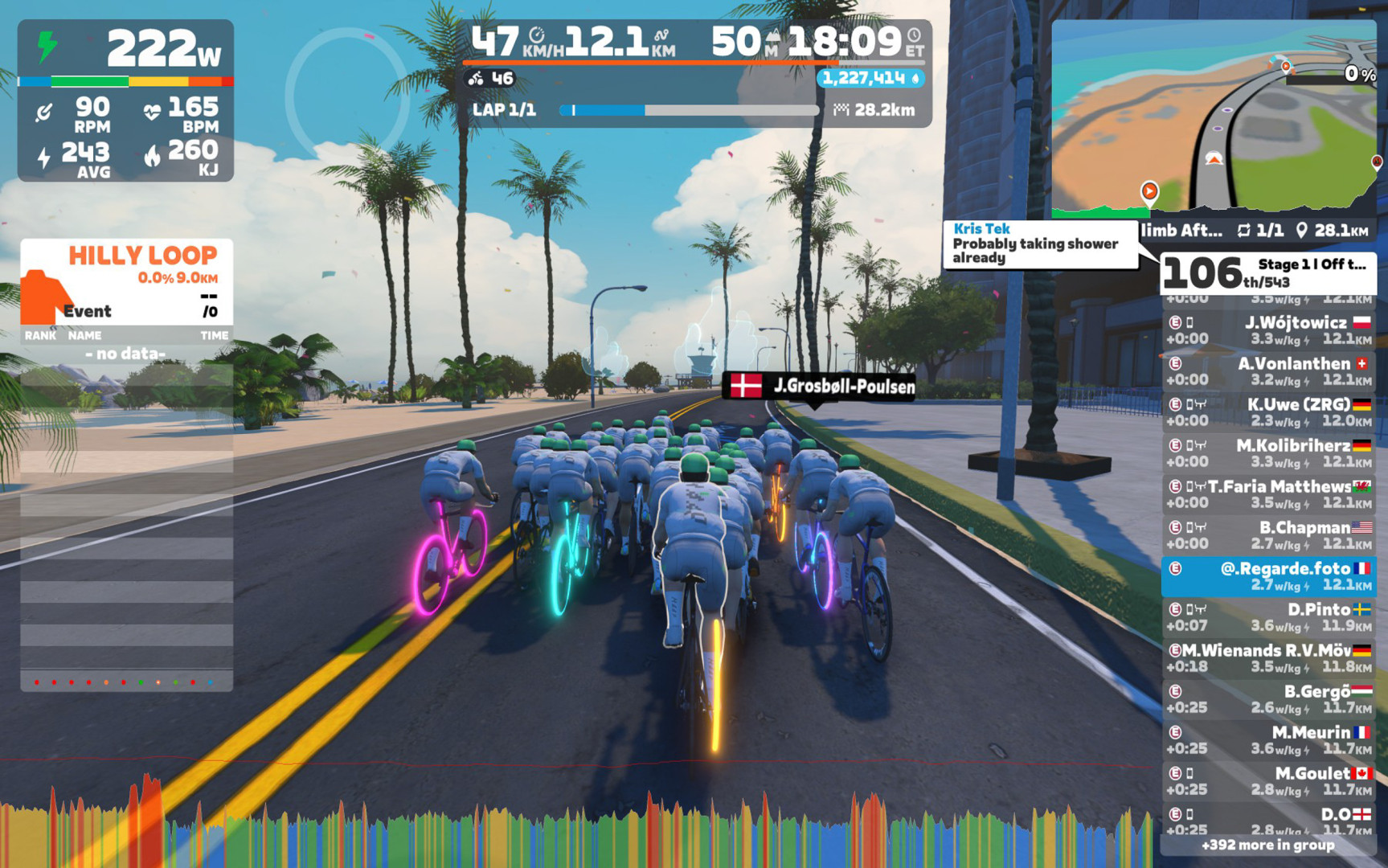Click the 106th/543 race position header

(1267, 273)
